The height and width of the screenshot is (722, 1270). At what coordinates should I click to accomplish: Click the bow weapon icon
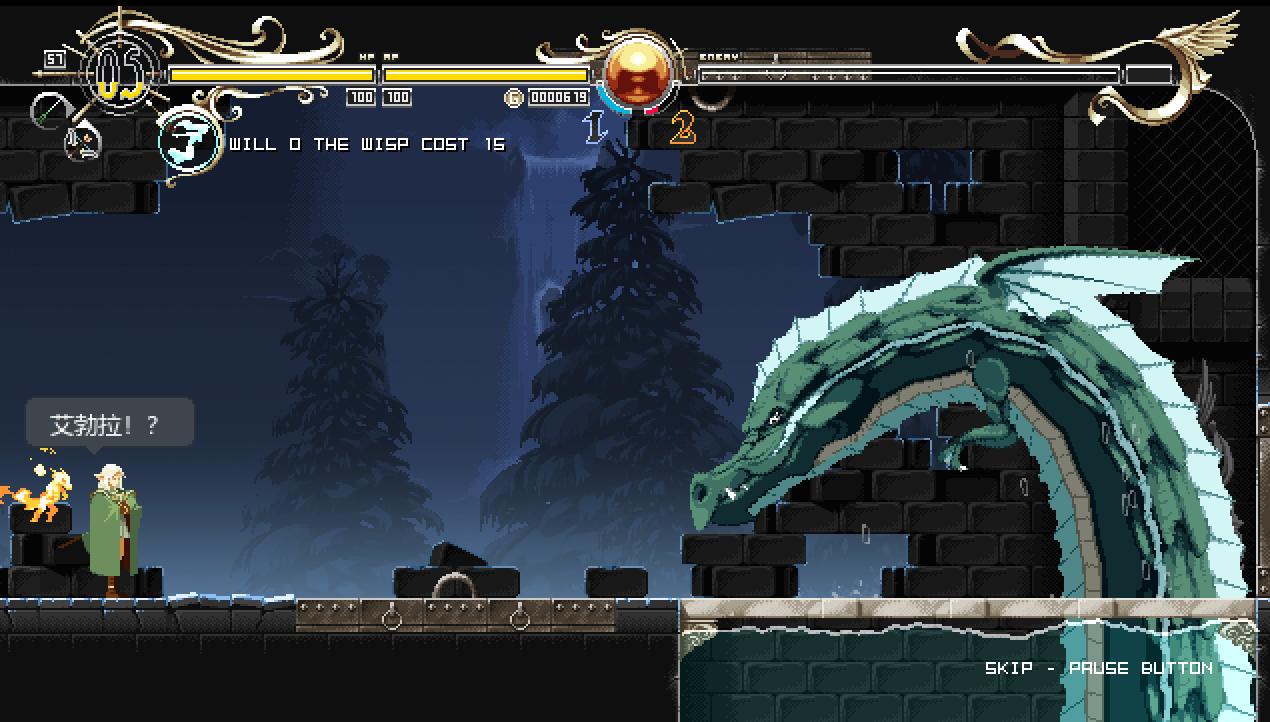tap(47, 109)
